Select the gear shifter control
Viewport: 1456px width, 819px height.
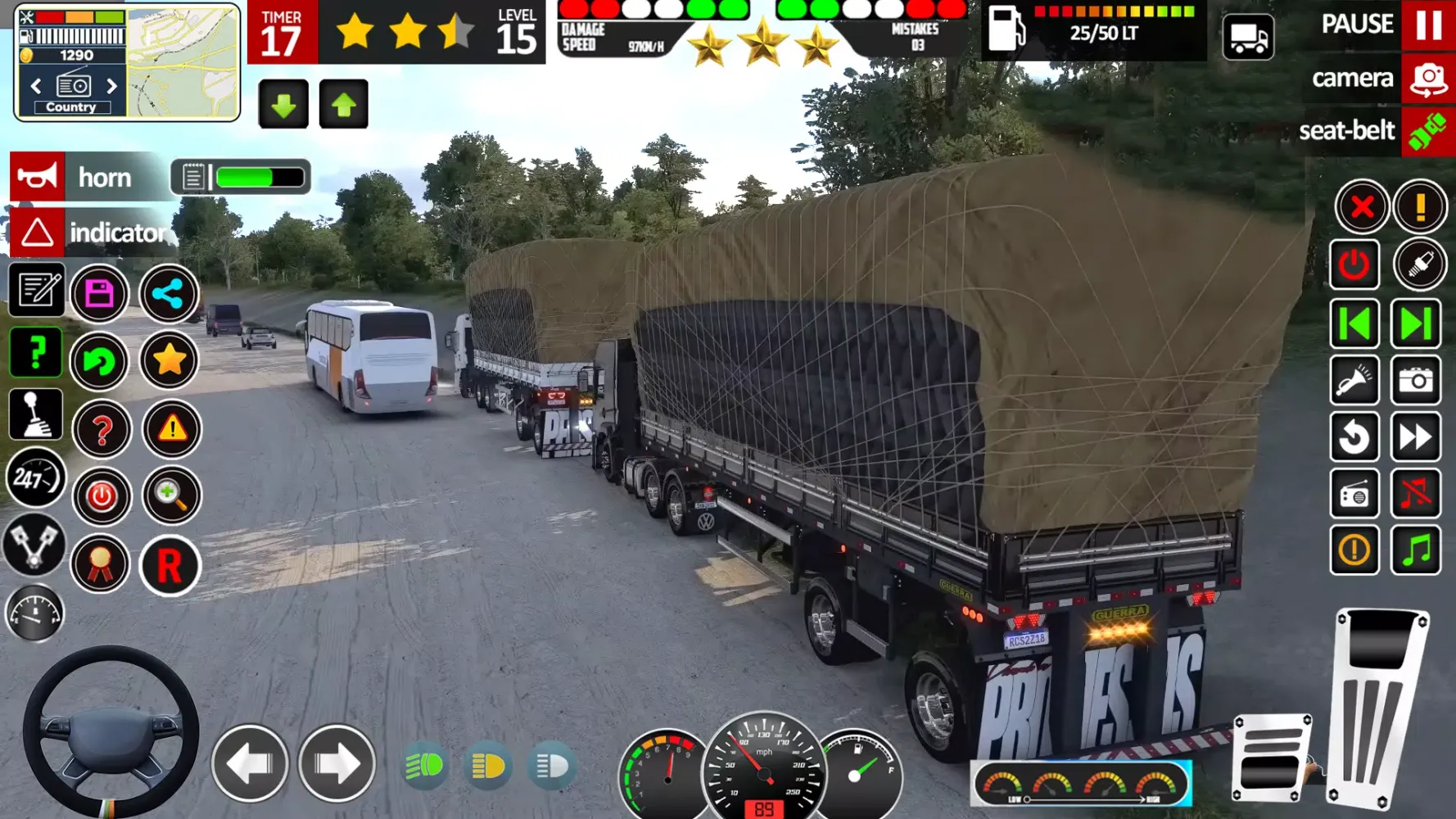tap(35, 414)
